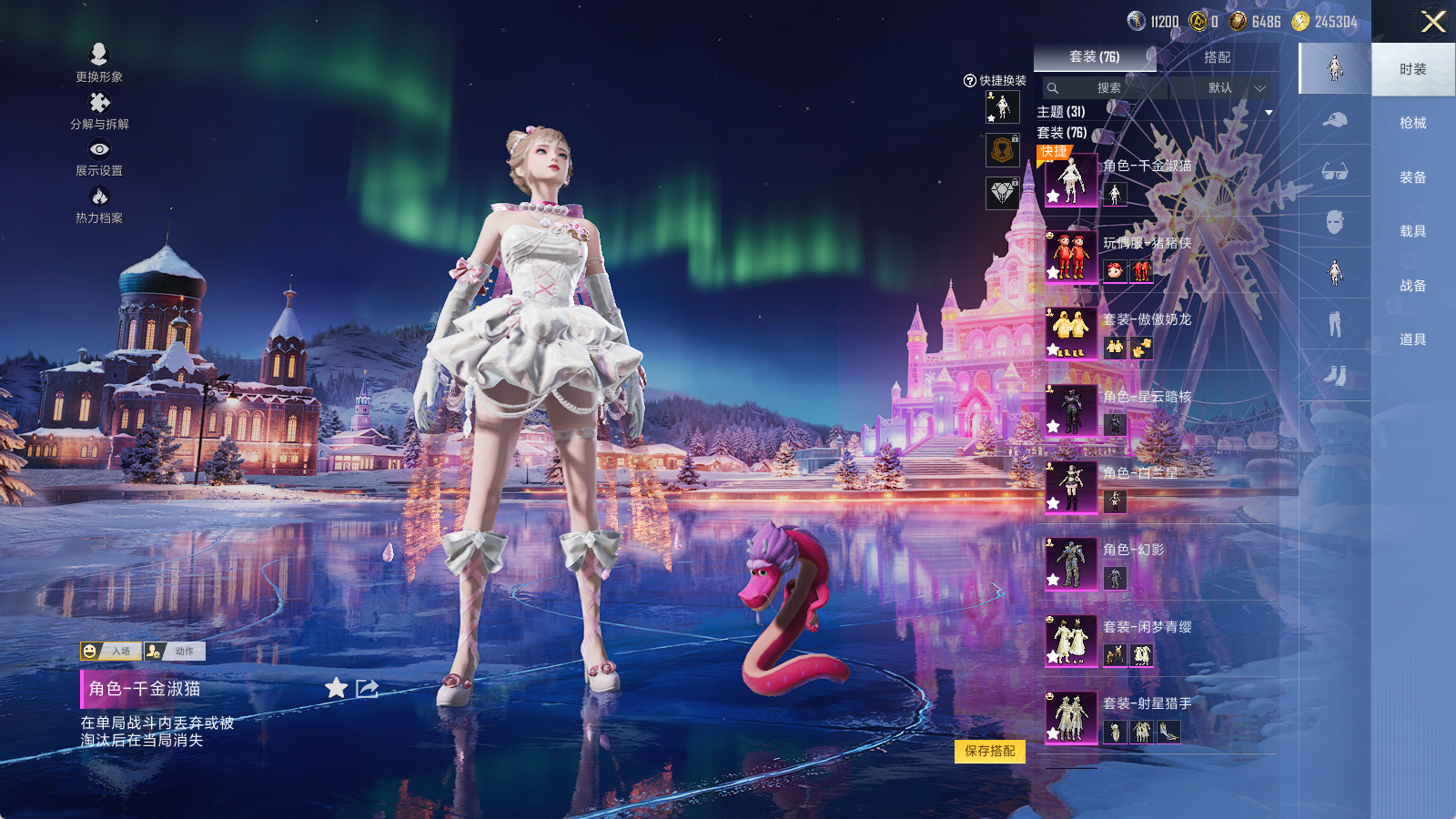Pick the 角色-星云暗核 outfit
The image size is (1456, 819).
tap(1071, 410)
